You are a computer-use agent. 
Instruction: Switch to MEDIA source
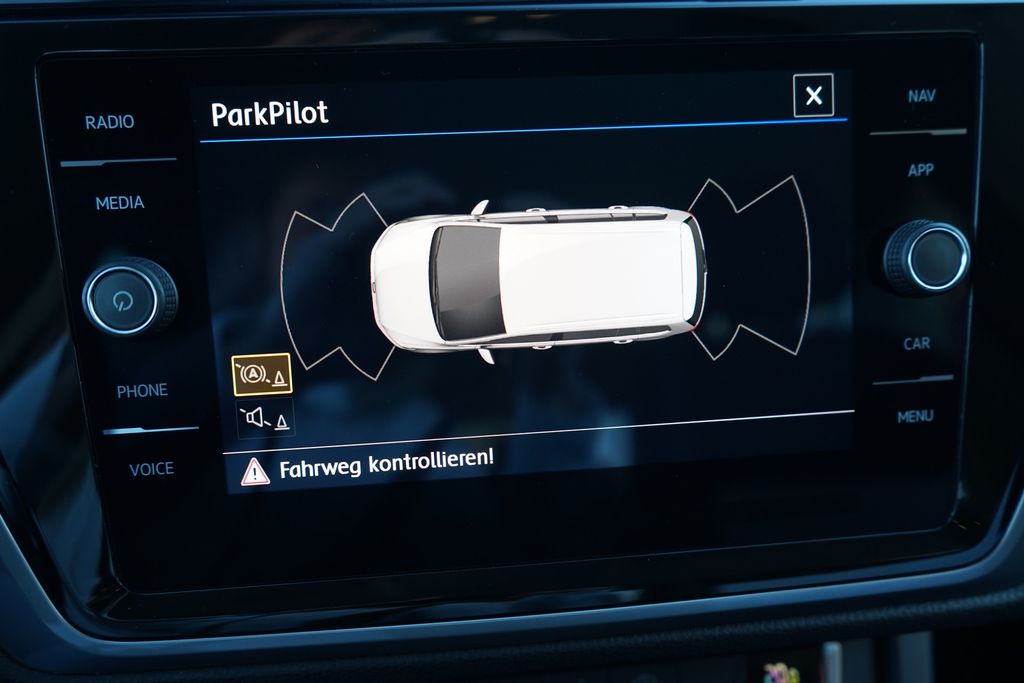(120, 203)
